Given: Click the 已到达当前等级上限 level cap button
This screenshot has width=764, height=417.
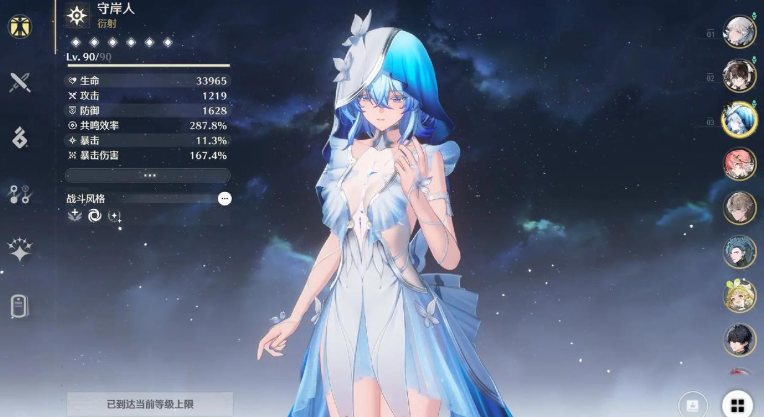Looking at the screenshot, I should [150, 404].
